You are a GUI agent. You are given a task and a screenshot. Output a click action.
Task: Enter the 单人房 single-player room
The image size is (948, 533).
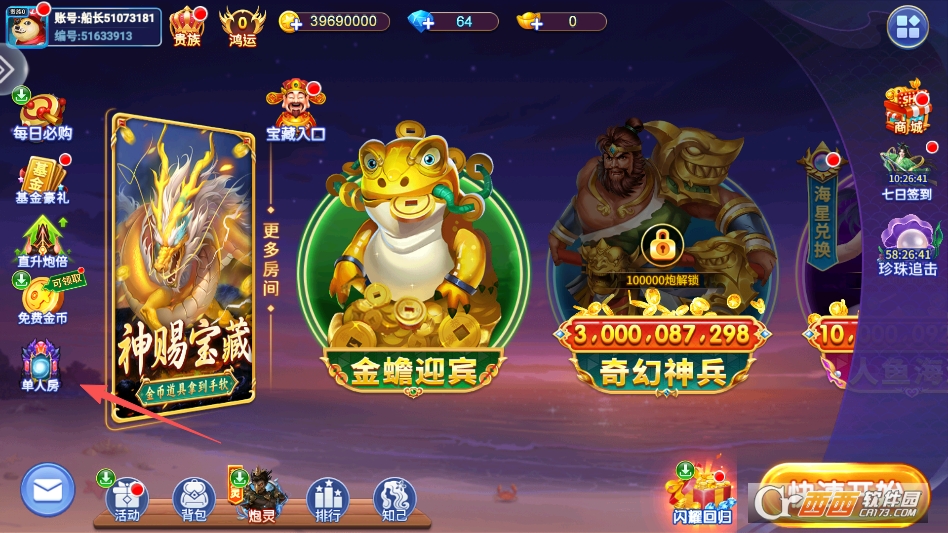[x=42, y=363]
